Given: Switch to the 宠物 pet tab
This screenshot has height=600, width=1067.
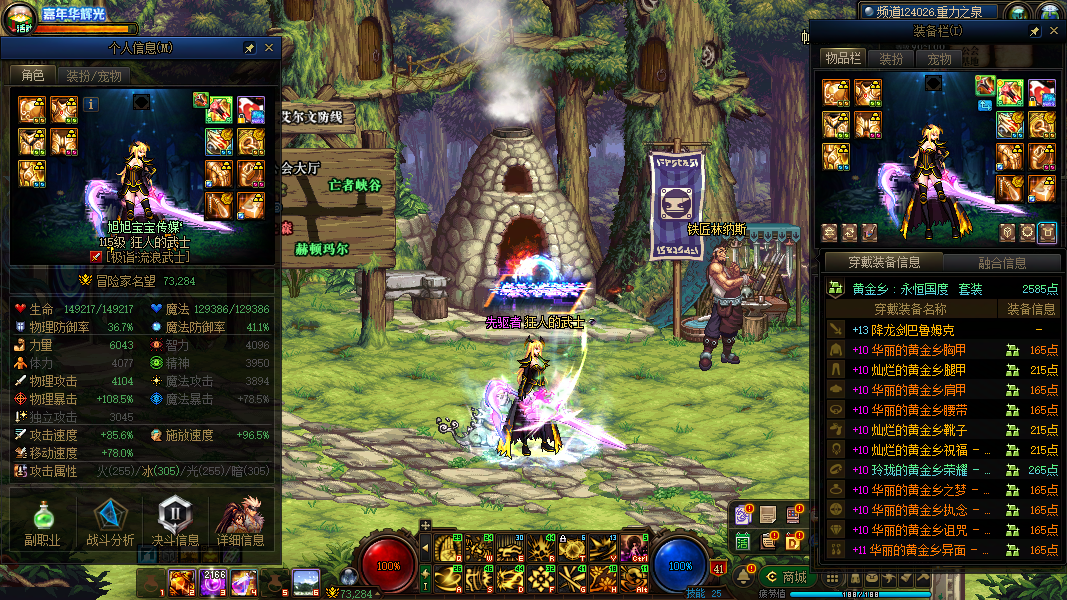Looking at the screenshot, I should [940, 59].
